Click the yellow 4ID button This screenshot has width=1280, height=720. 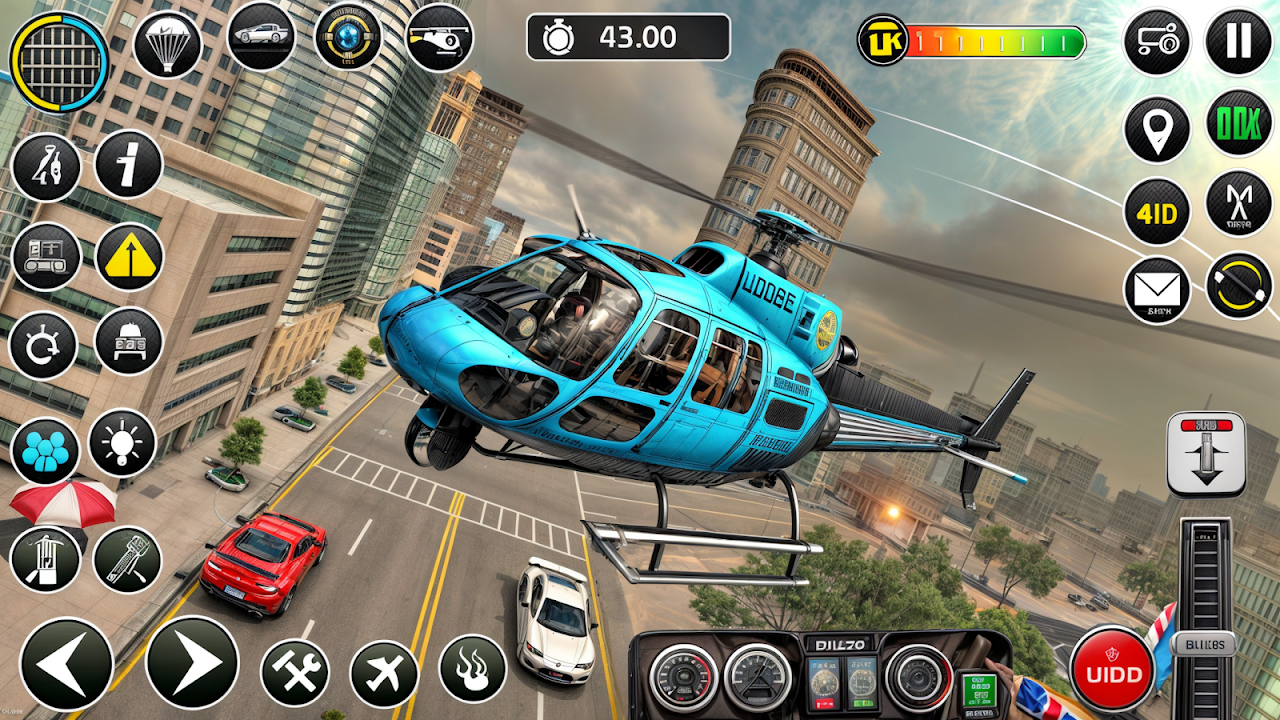1157,212
